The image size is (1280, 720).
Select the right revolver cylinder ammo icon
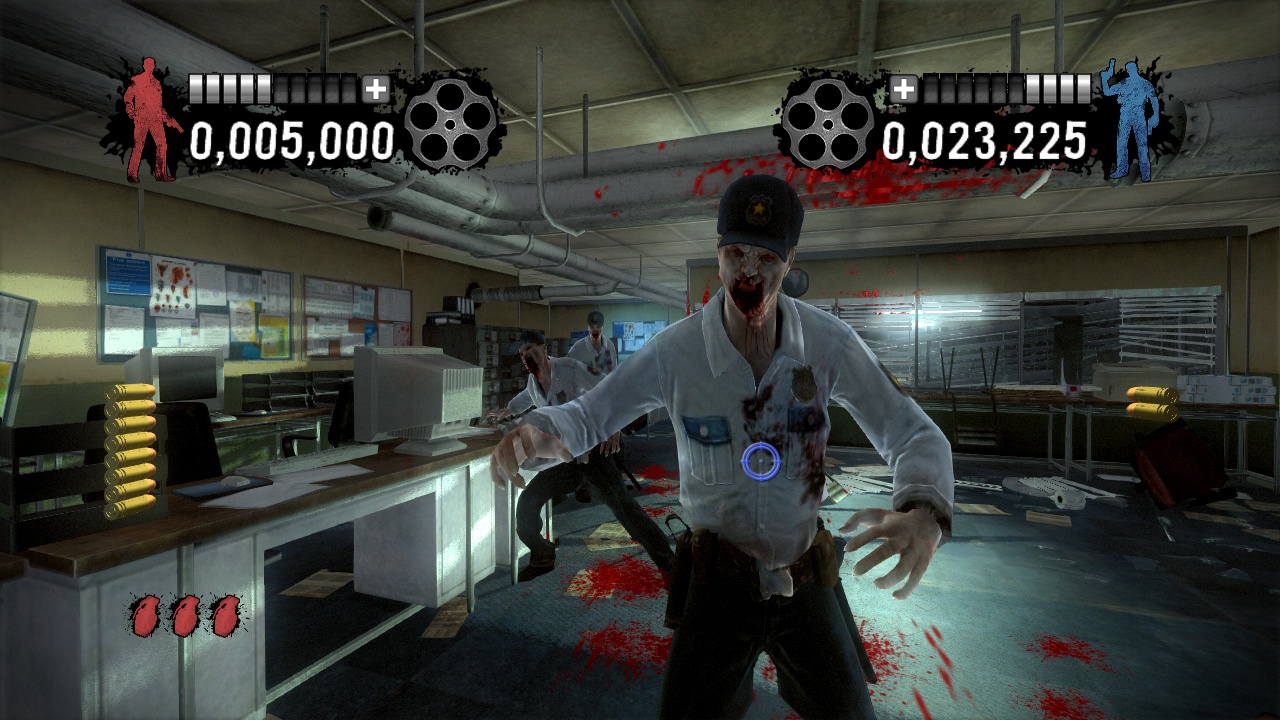(827, 125)
